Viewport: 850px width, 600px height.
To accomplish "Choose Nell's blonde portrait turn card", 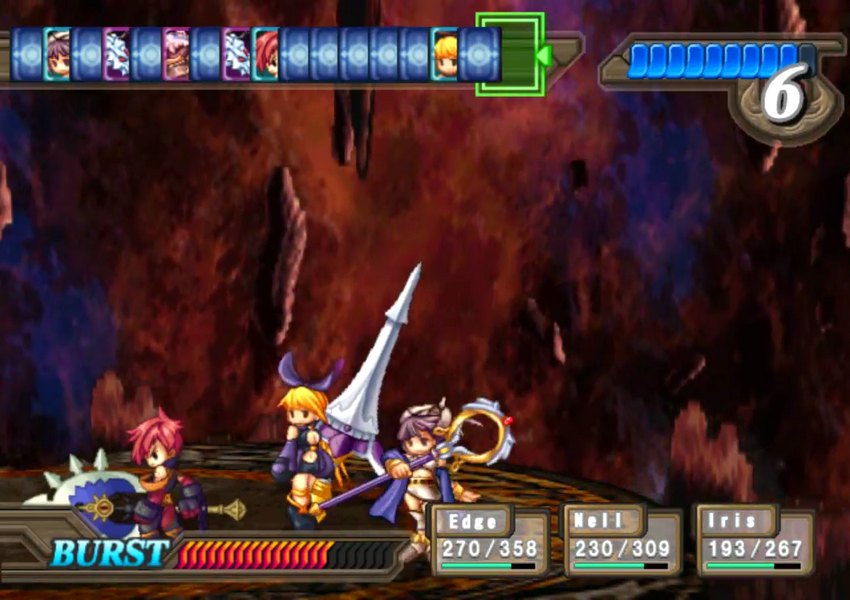I will [445, 54].
